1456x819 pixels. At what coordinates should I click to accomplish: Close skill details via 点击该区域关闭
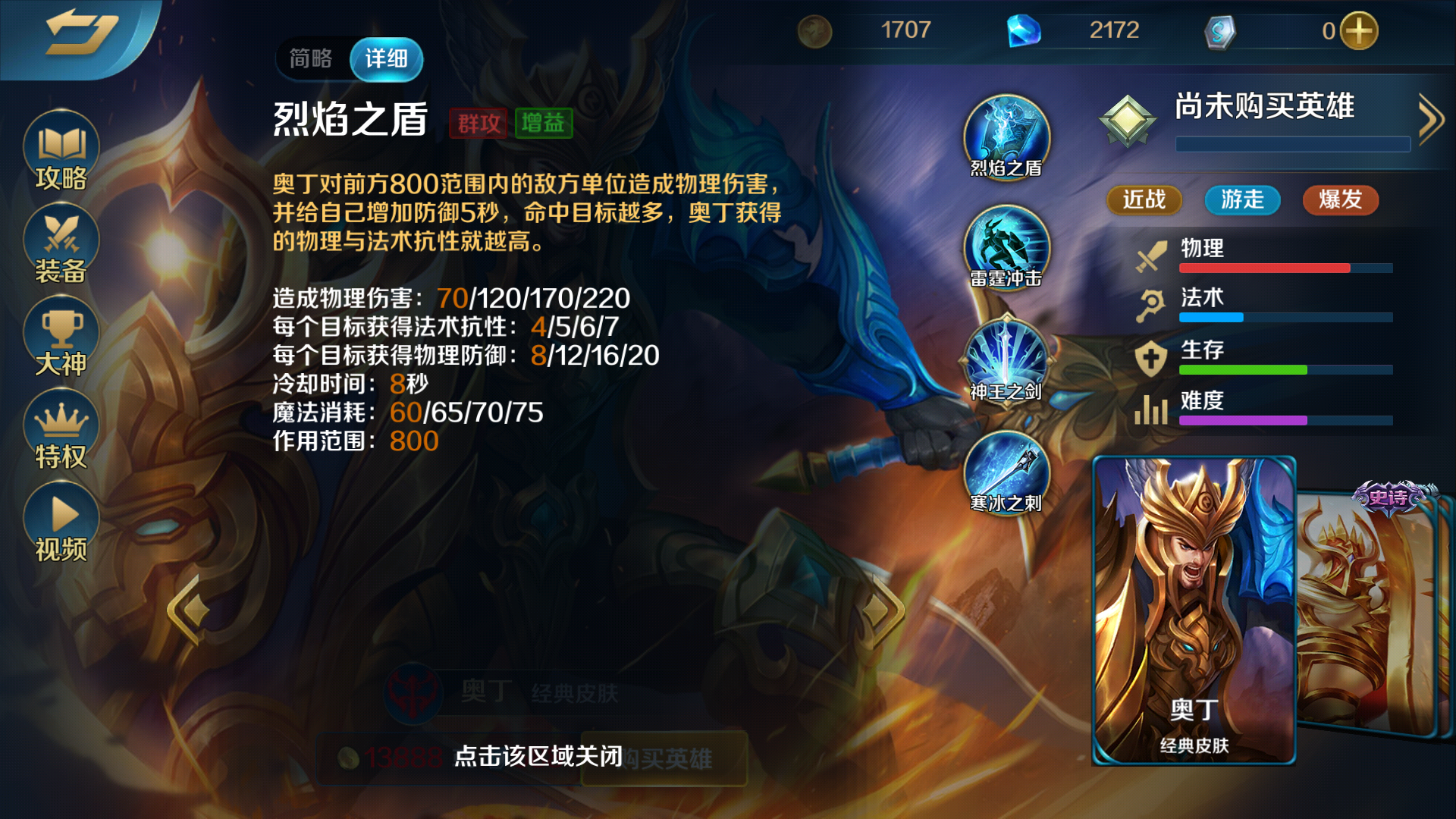coord(538,756)
